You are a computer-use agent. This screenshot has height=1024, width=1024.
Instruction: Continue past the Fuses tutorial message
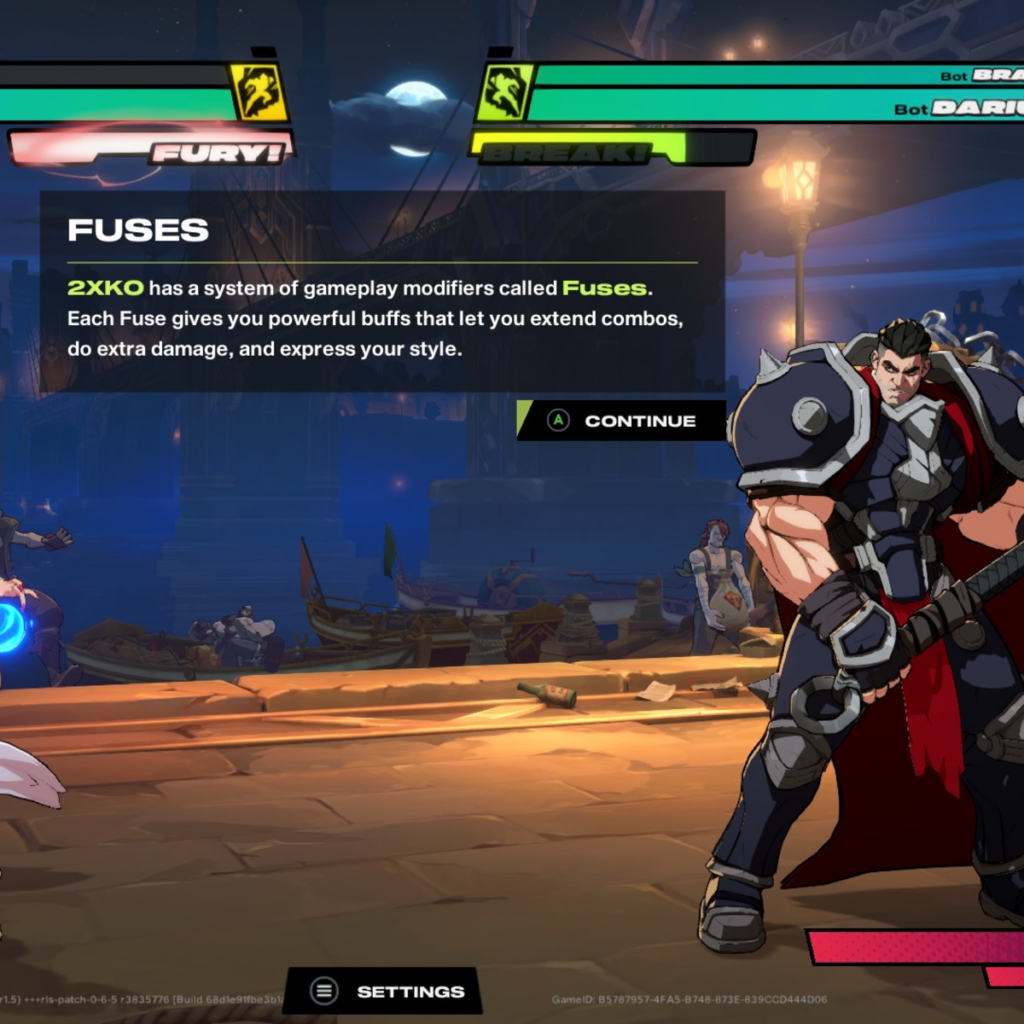622,421
